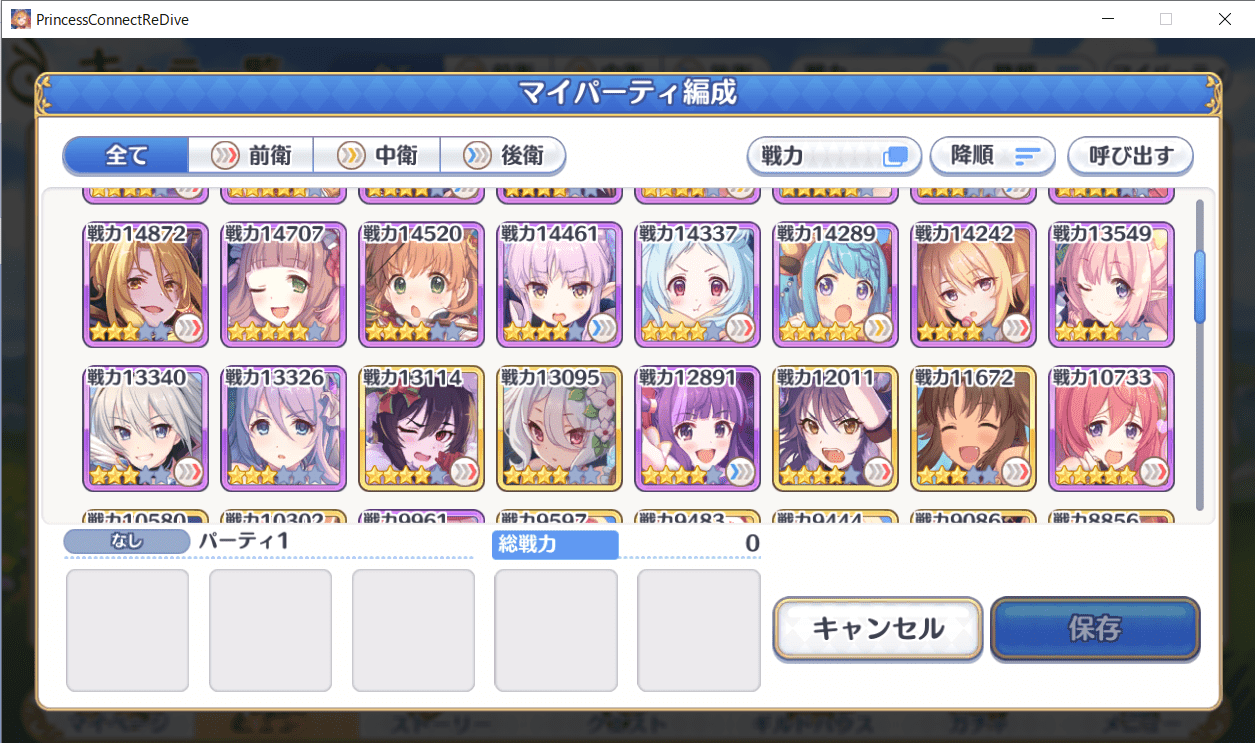Select the 後衛 tab
The width and height of the screenshot is (1255, 743).
tap(503, 156)
